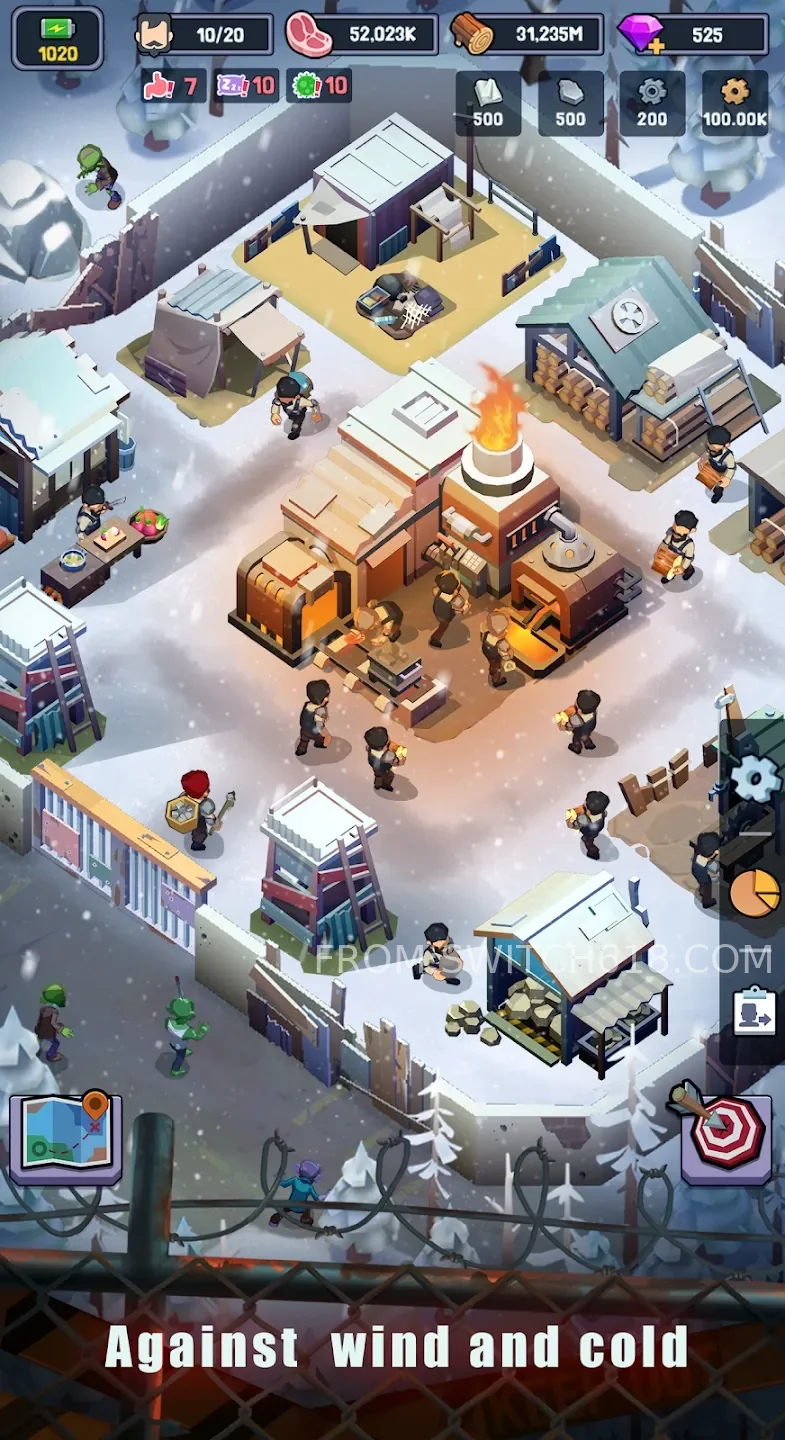Open the world map button
The image size is (785, 1440).
click(66, 1139)
